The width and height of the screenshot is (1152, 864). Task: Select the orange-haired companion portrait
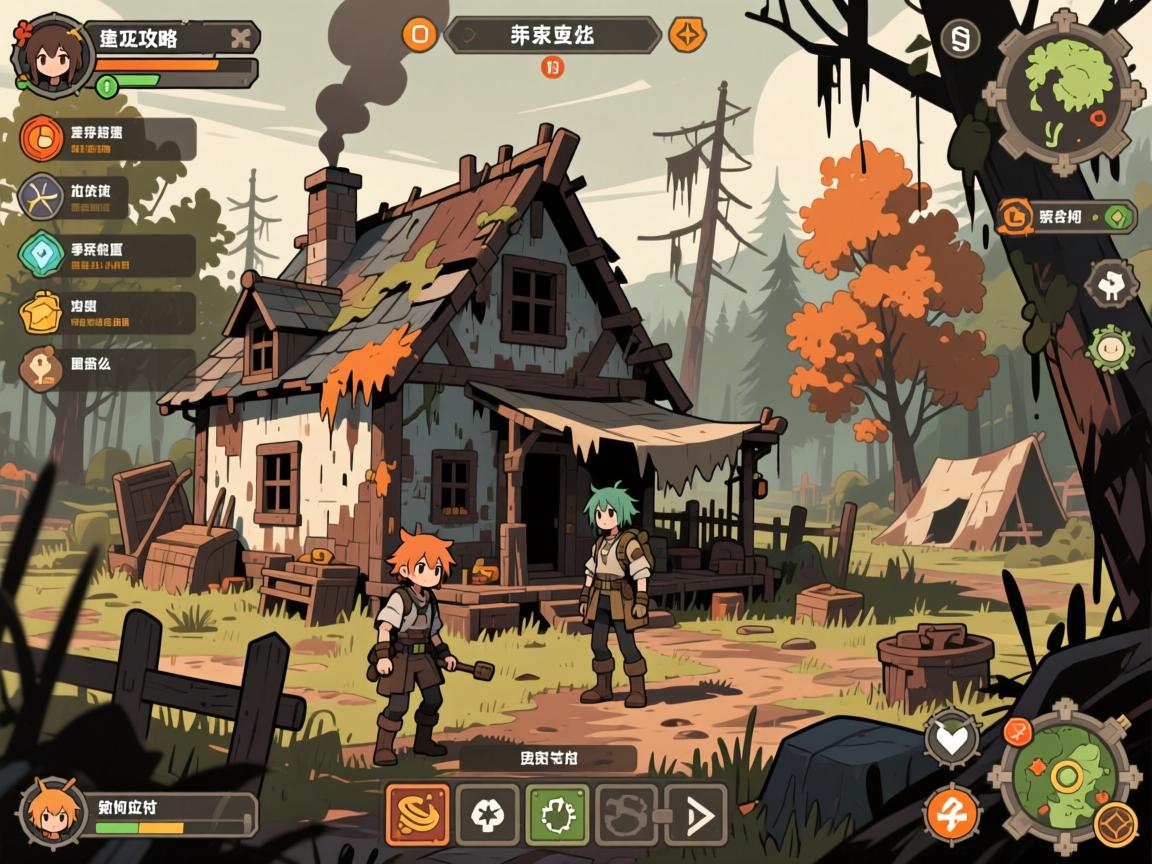point(48,809)
